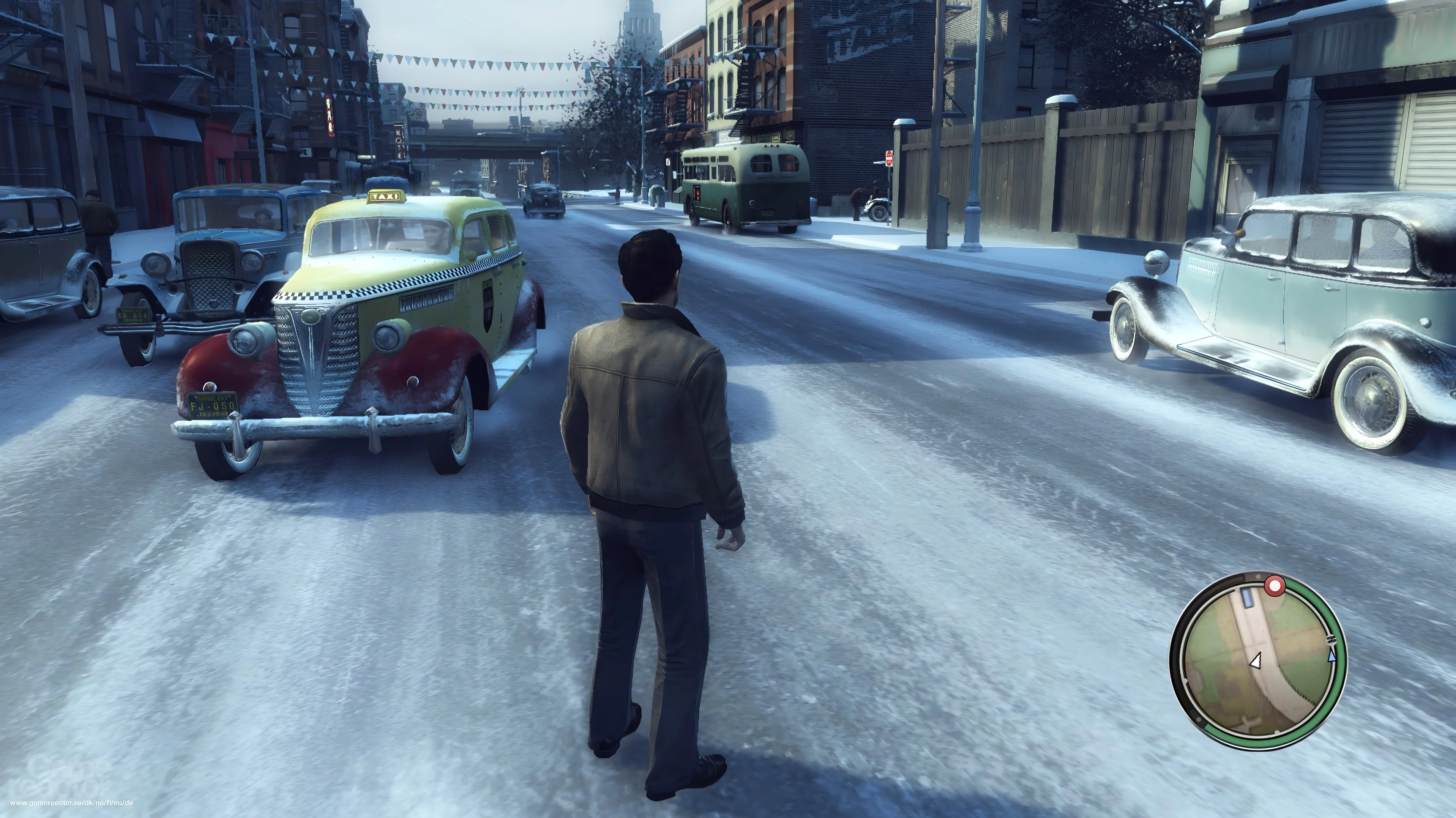Select the red objective marker on the minimap

click(x=1275, y=586)
